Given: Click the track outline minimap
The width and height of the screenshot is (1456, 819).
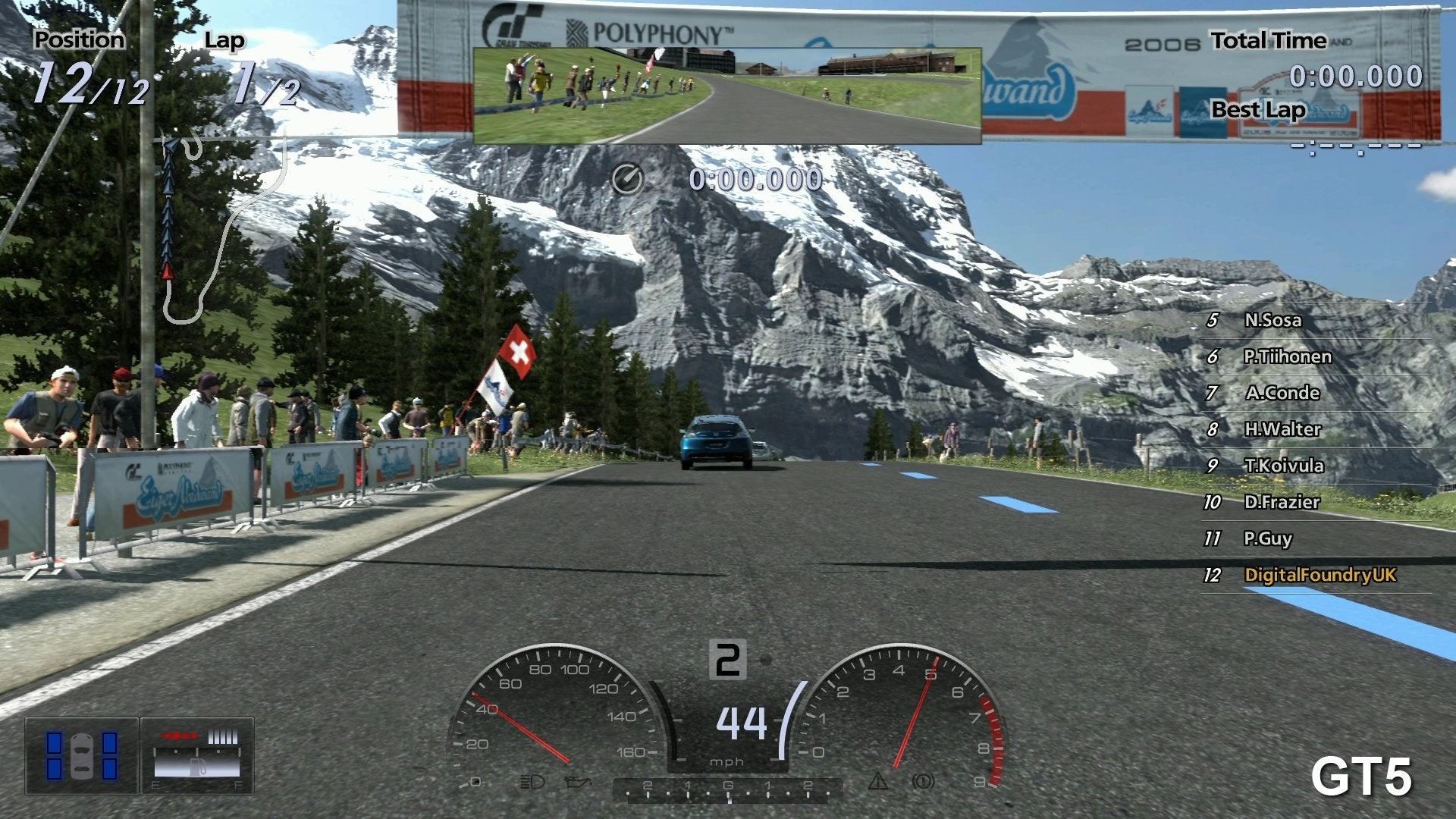Looking at the screenshot, I should [220, 227].
